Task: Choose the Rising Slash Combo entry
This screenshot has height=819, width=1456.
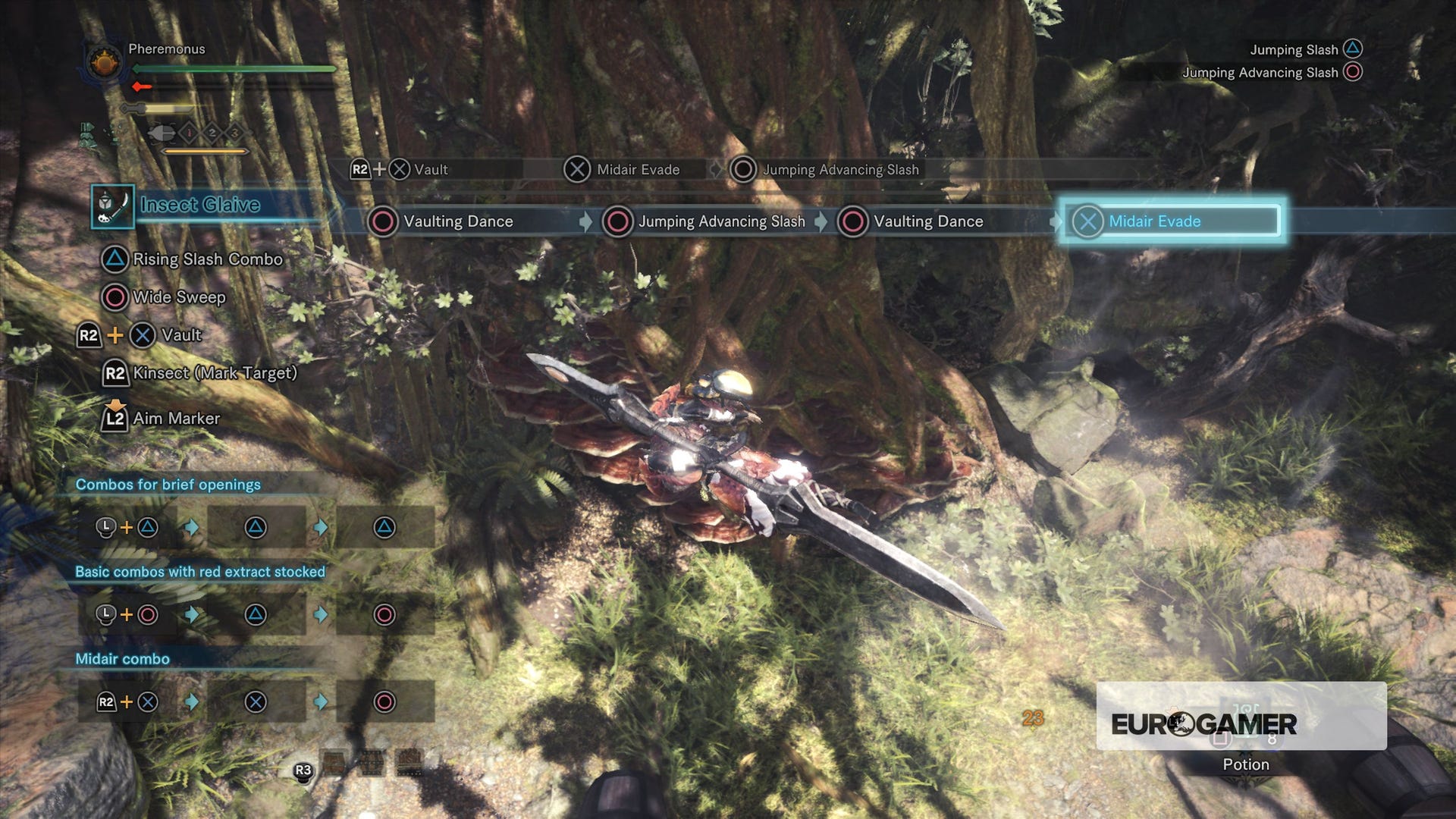Action: pyautogui.click(x=206, y=259)
